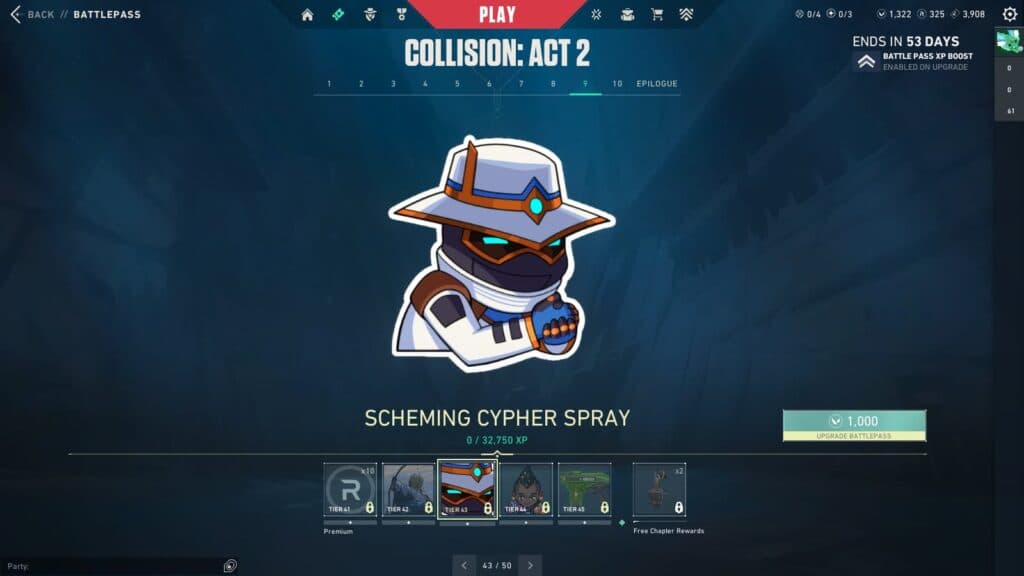Open the agents icon in top navigation

pyautogui.click(x=369, y=15)
